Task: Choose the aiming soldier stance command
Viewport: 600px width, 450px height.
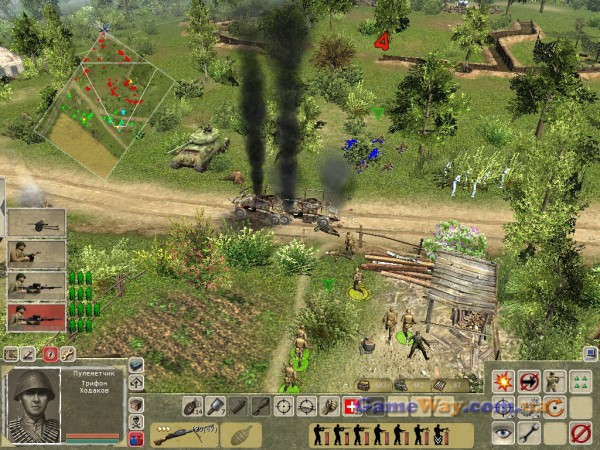Action: [554, 381]
